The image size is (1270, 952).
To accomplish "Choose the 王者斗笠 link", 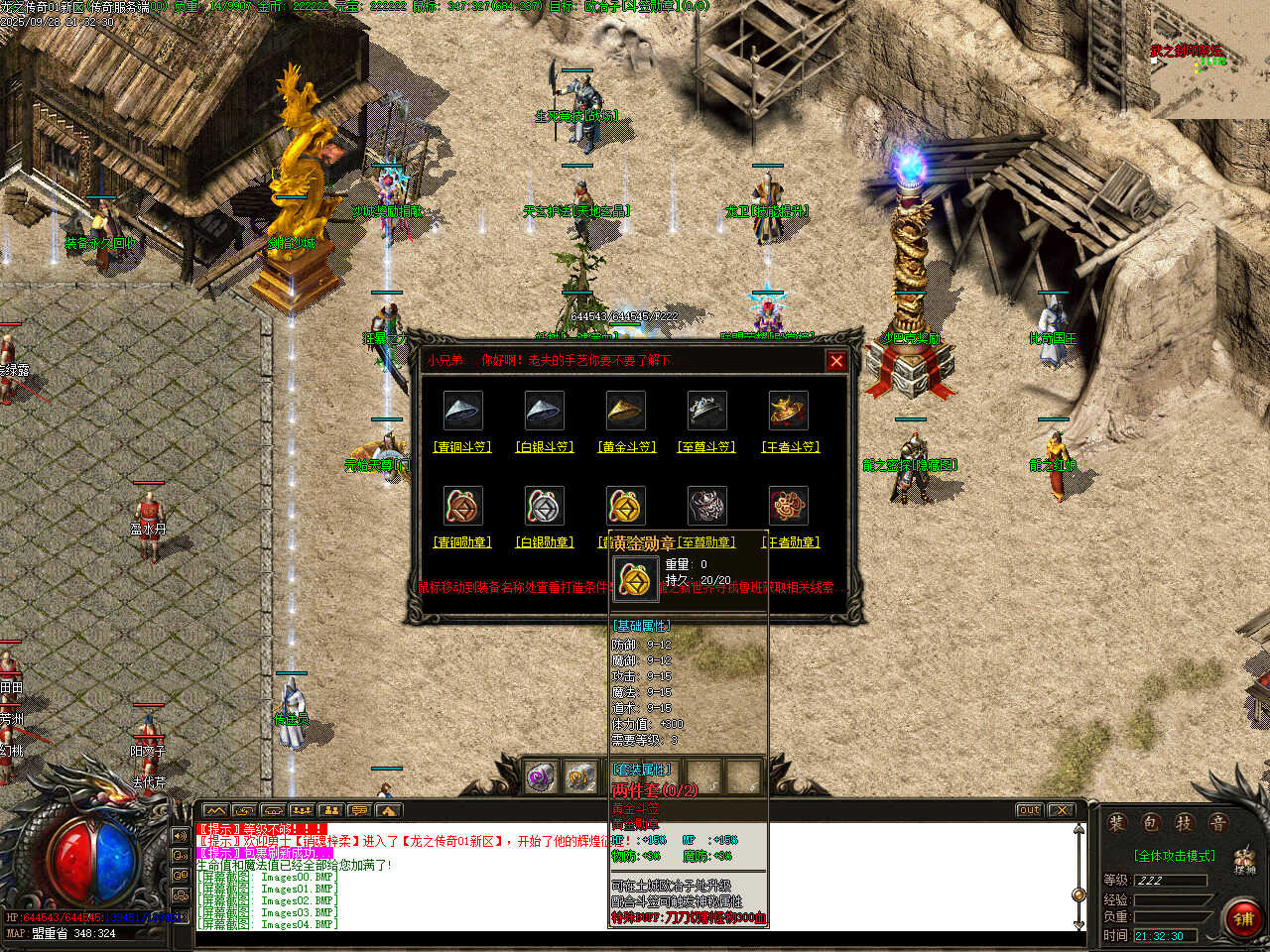I will (x=790, y=447).
